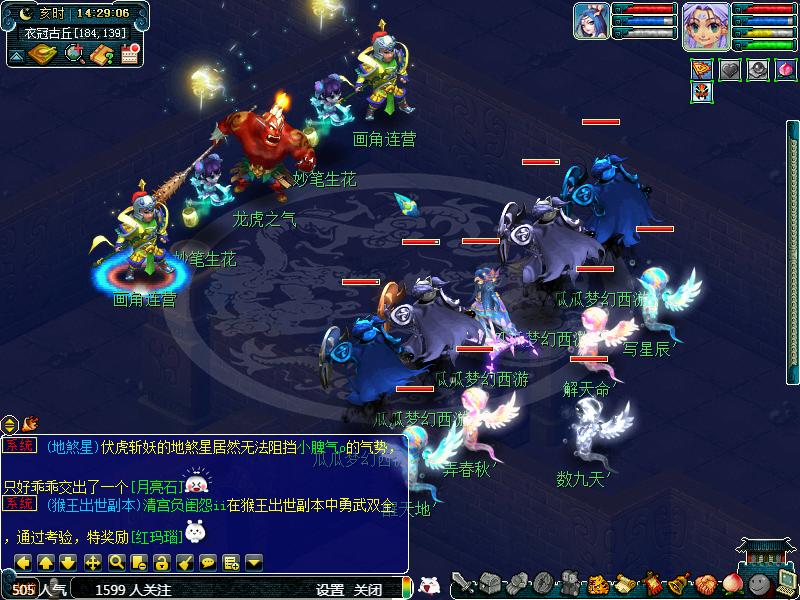Toggle the chat lock button

pyautogui.click(x=163, y=562)
